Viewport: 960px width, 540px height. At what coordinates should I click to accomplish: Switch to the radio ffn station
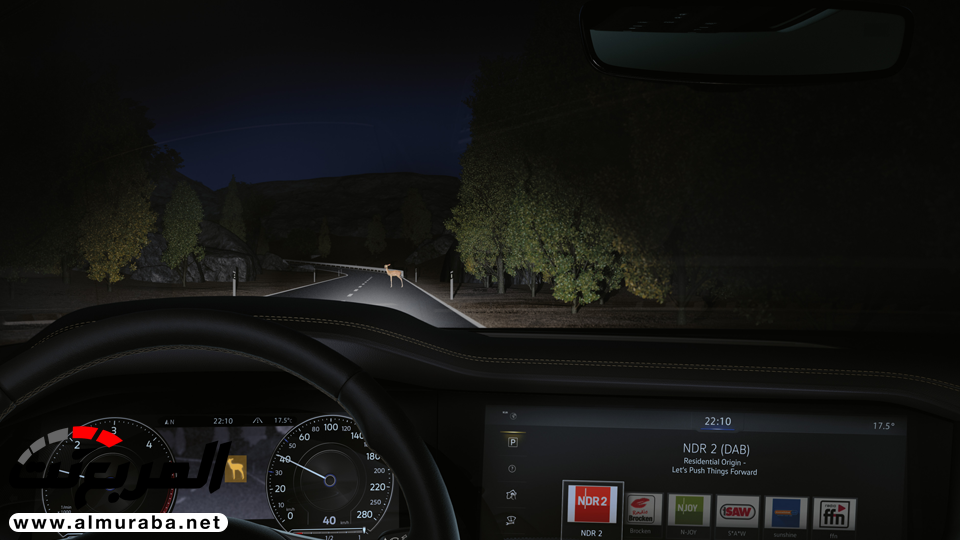[834, 513]
